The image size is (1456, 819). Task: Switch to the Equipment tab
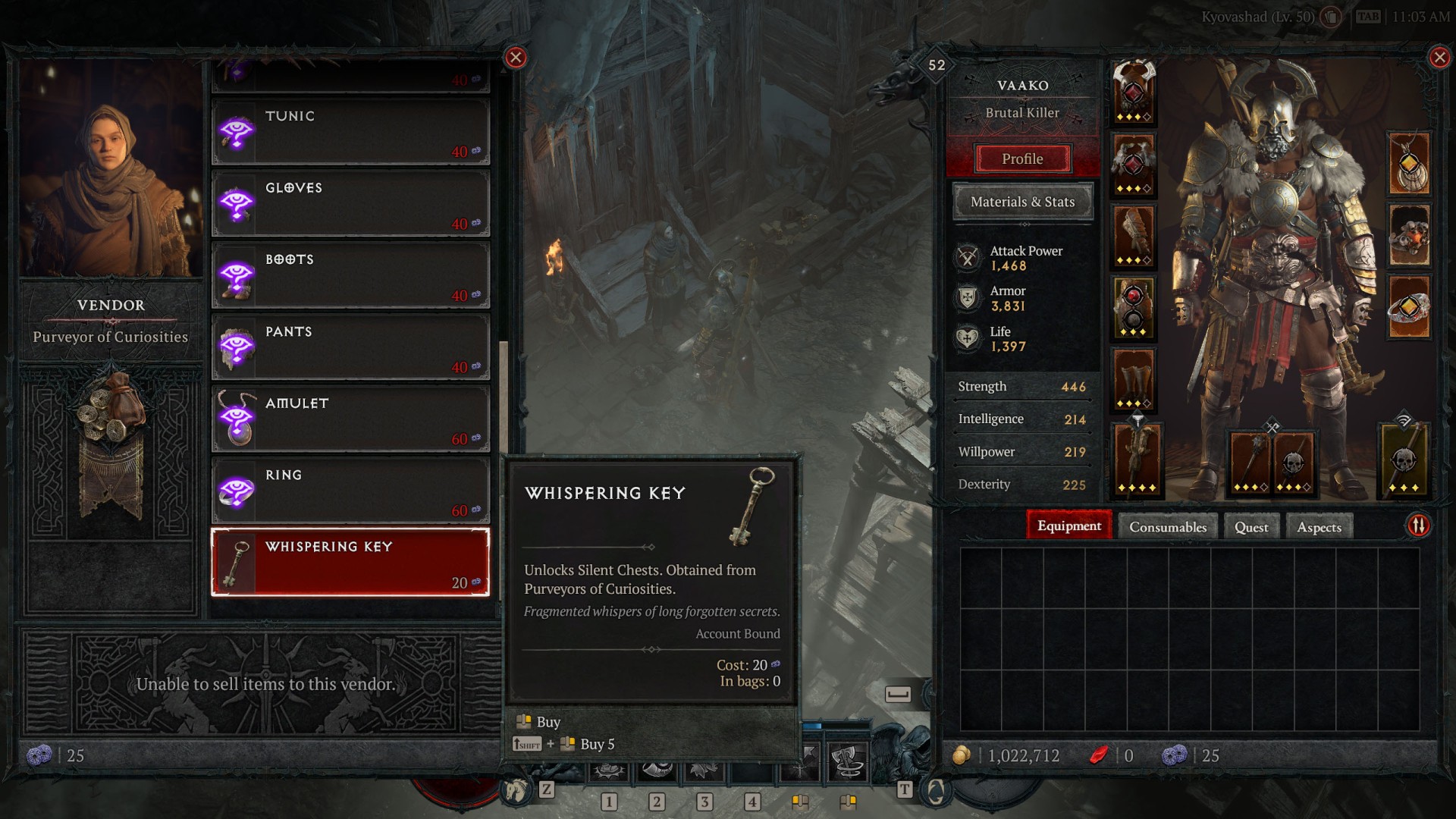[x=1068, y=526]
